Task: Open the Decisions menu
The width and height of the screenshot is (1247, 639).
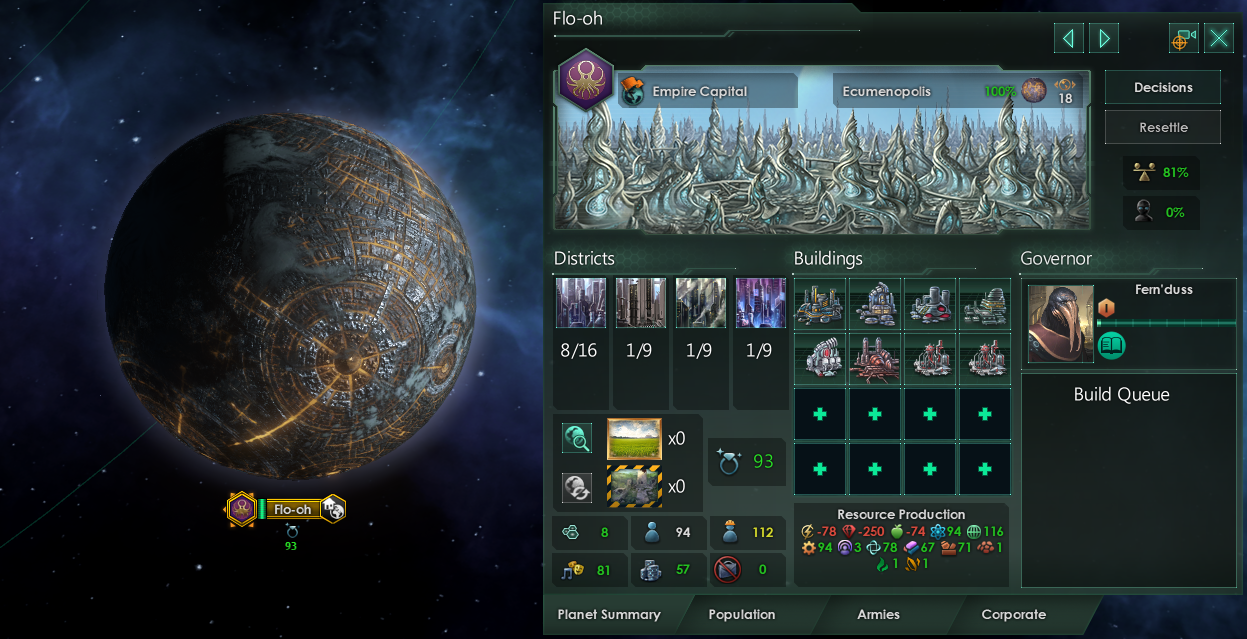Action: click(1162, 88)
